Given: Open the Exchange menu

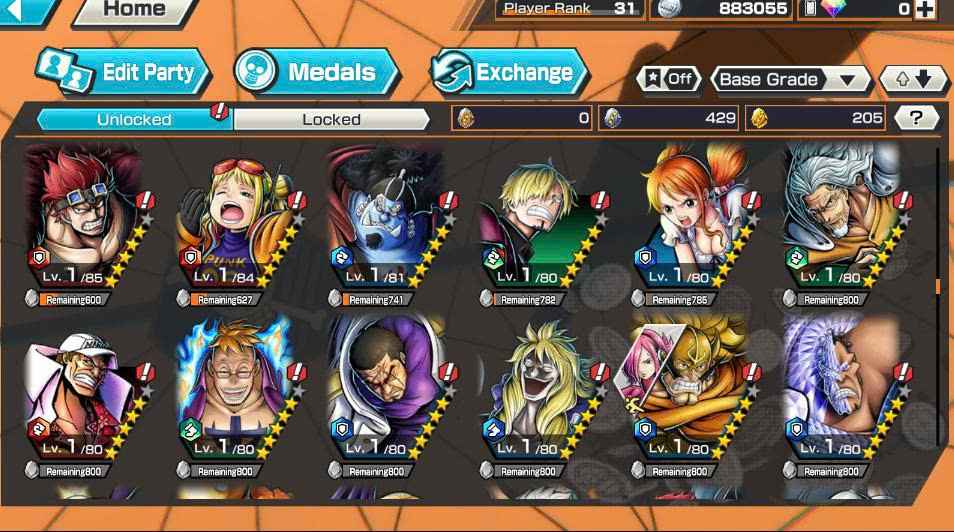Looking at the screenshot, I should (510, 72).
